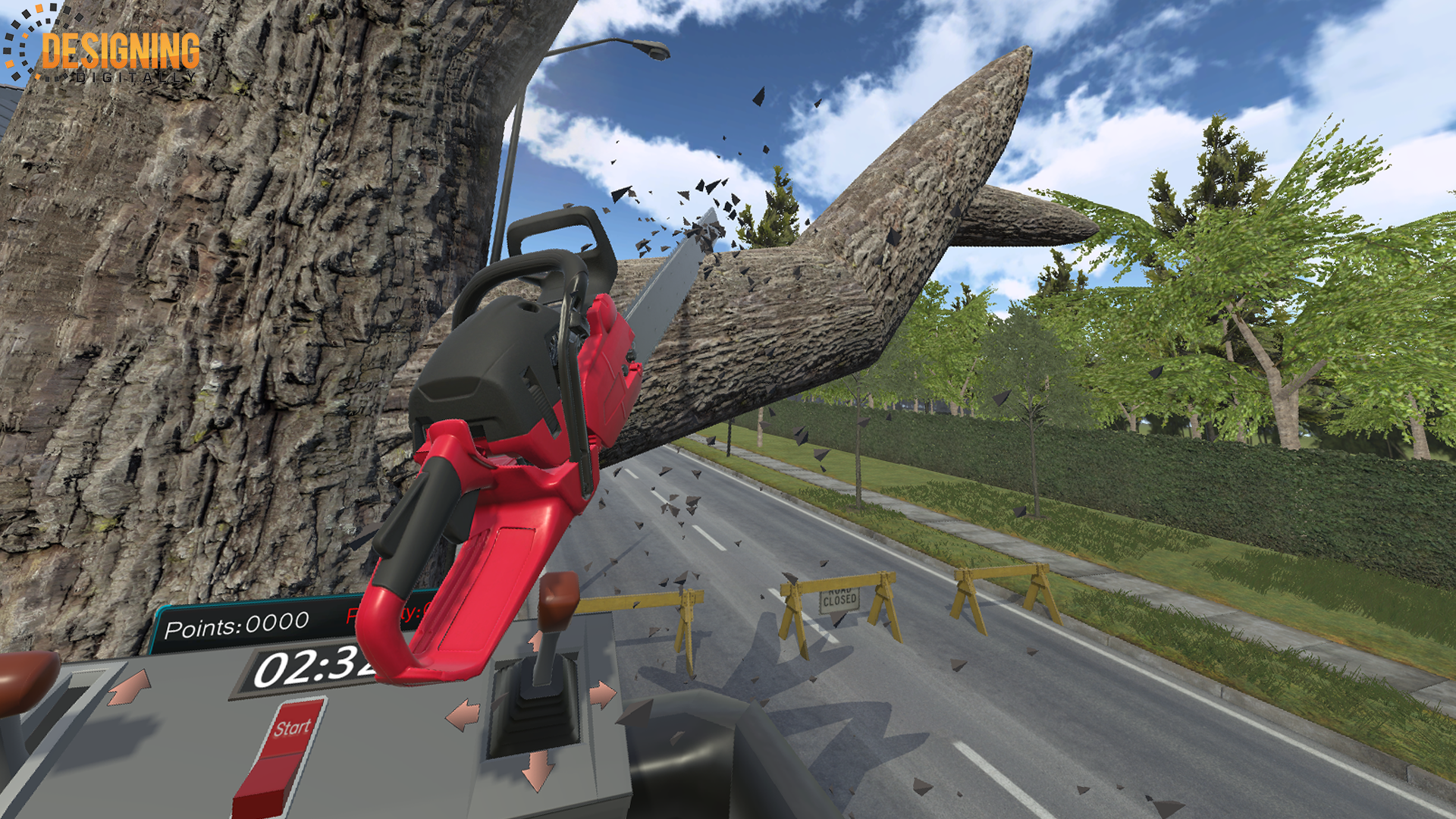Screen dimensions: 1456x819
Task: Click the left arrow beside the joystick
Action: click(463, 715)
